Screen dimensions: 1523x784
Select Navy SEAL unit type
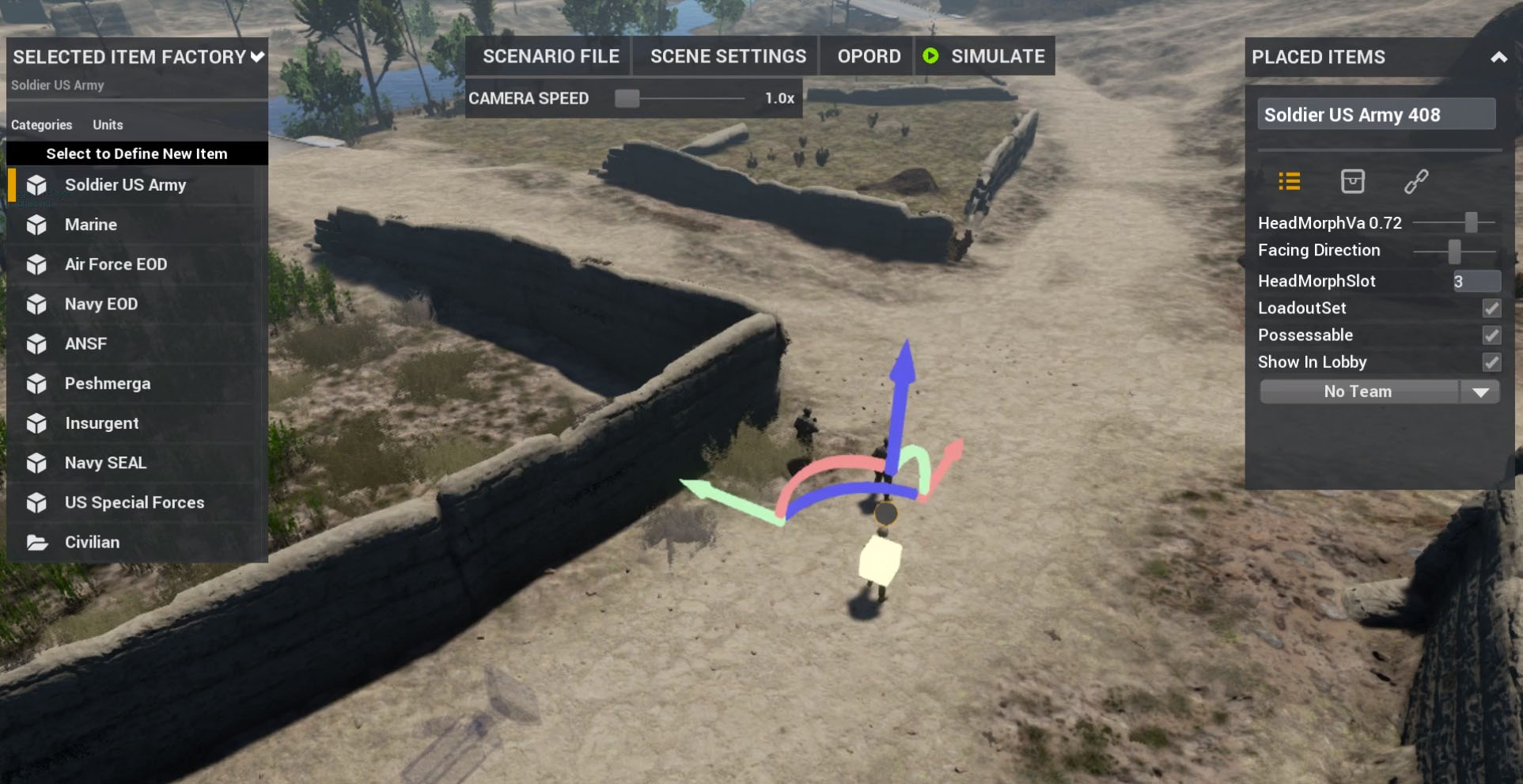click(x=105, y=463)
